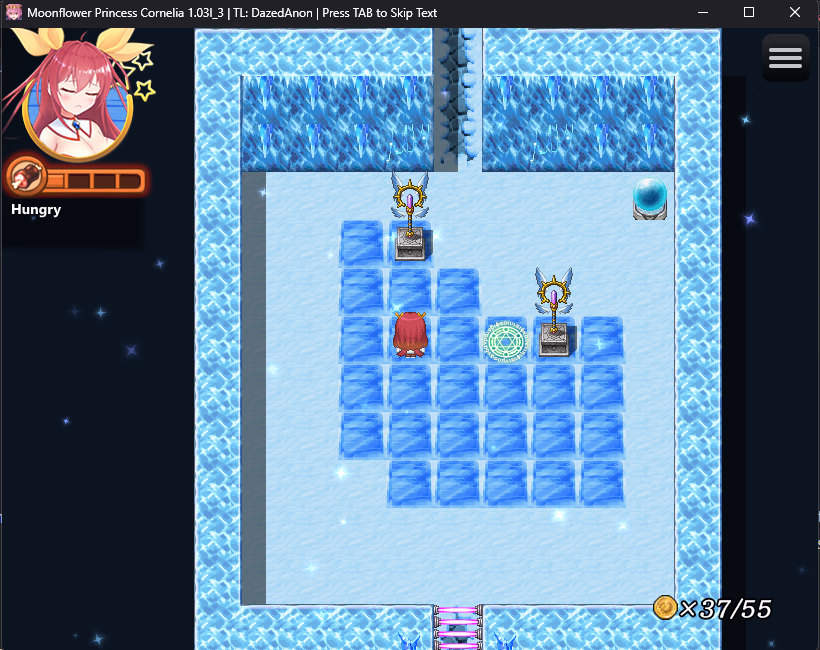Open the hamburger menu button
This screenshot has width=820, height=650.
point(785,58)
